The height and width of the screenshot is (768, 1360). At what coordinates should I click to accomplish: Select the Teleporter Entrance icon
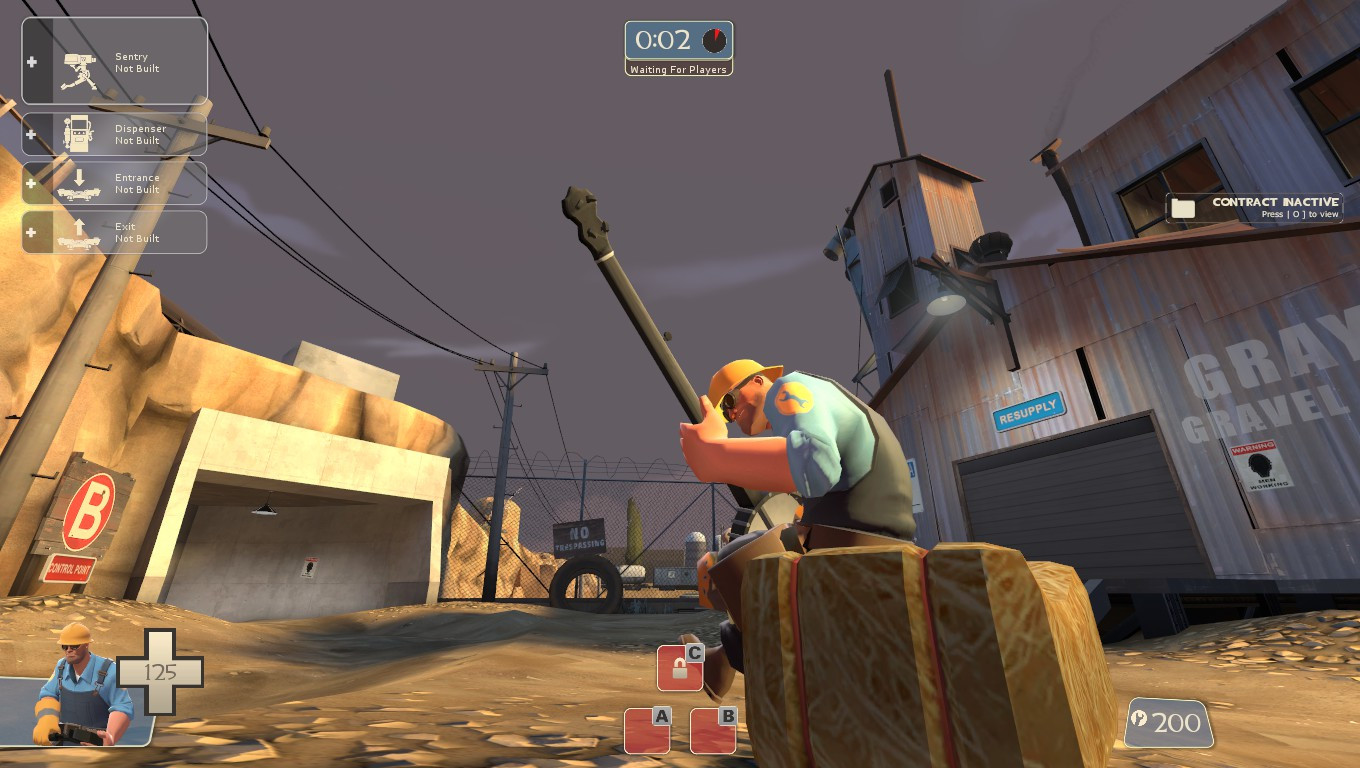[x=78, y=182]
